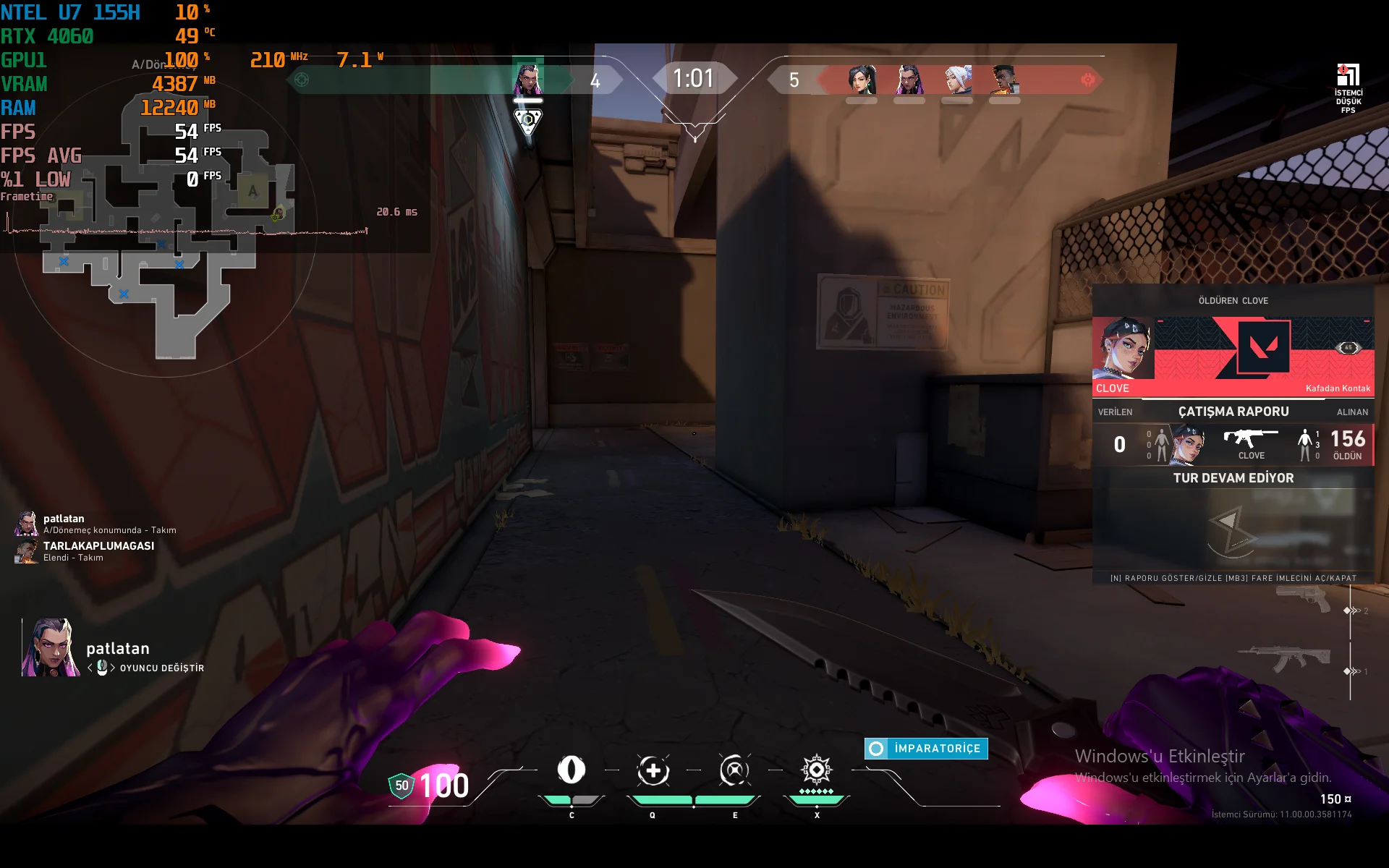
Task: Select the spike icon under Reyna's portrait
Action: 528,121
